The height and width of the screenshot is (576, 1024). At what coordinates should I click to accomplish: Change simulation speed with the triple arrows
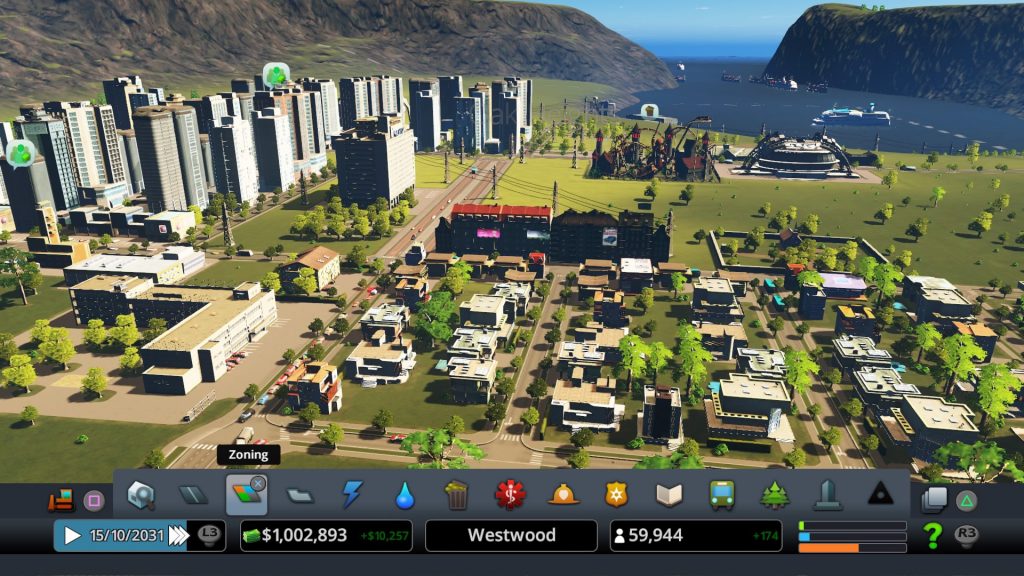click(x=177, y=535)
